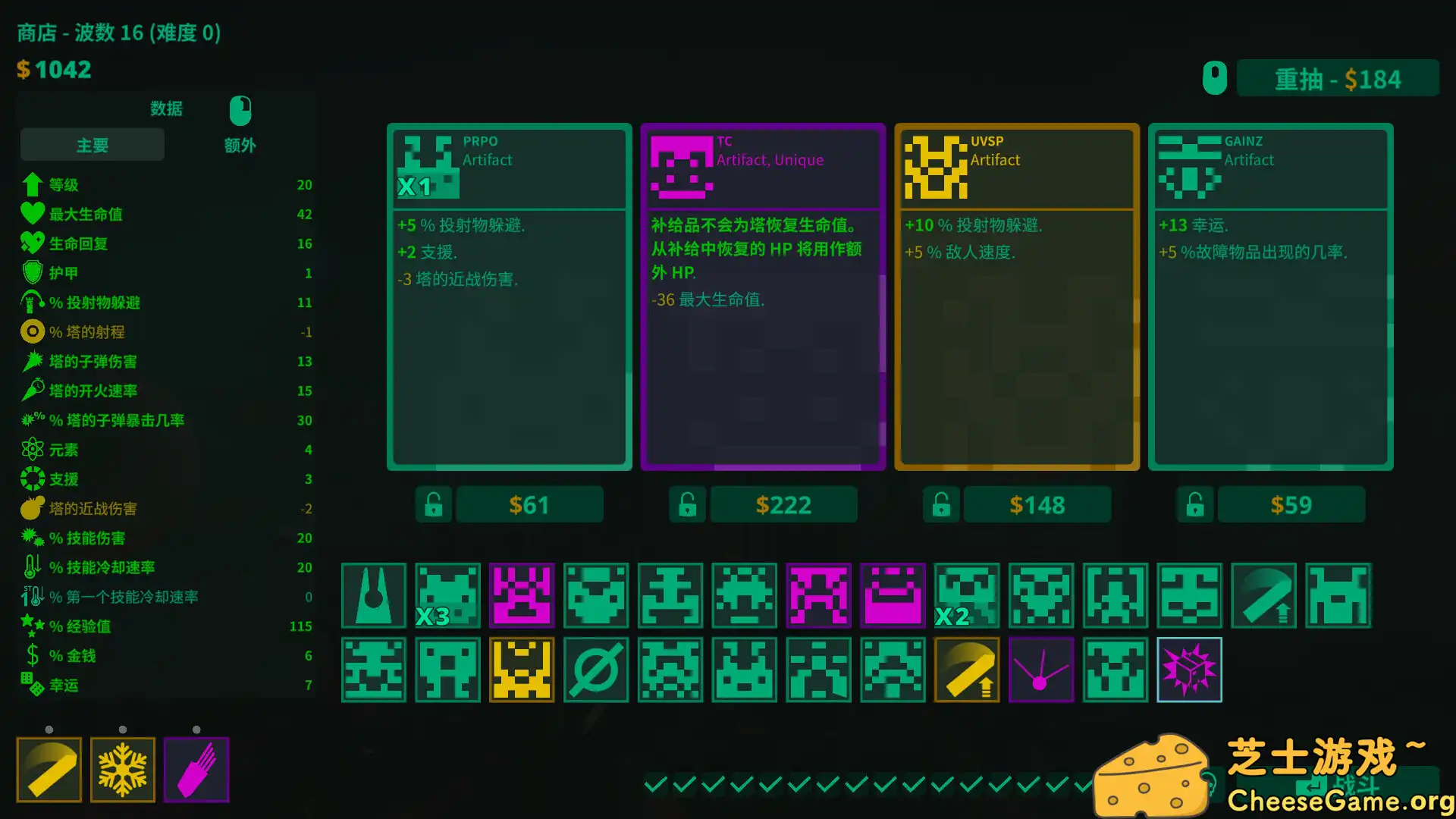Select the snowflake weapon slot
1456x819 pixels.
122,769
